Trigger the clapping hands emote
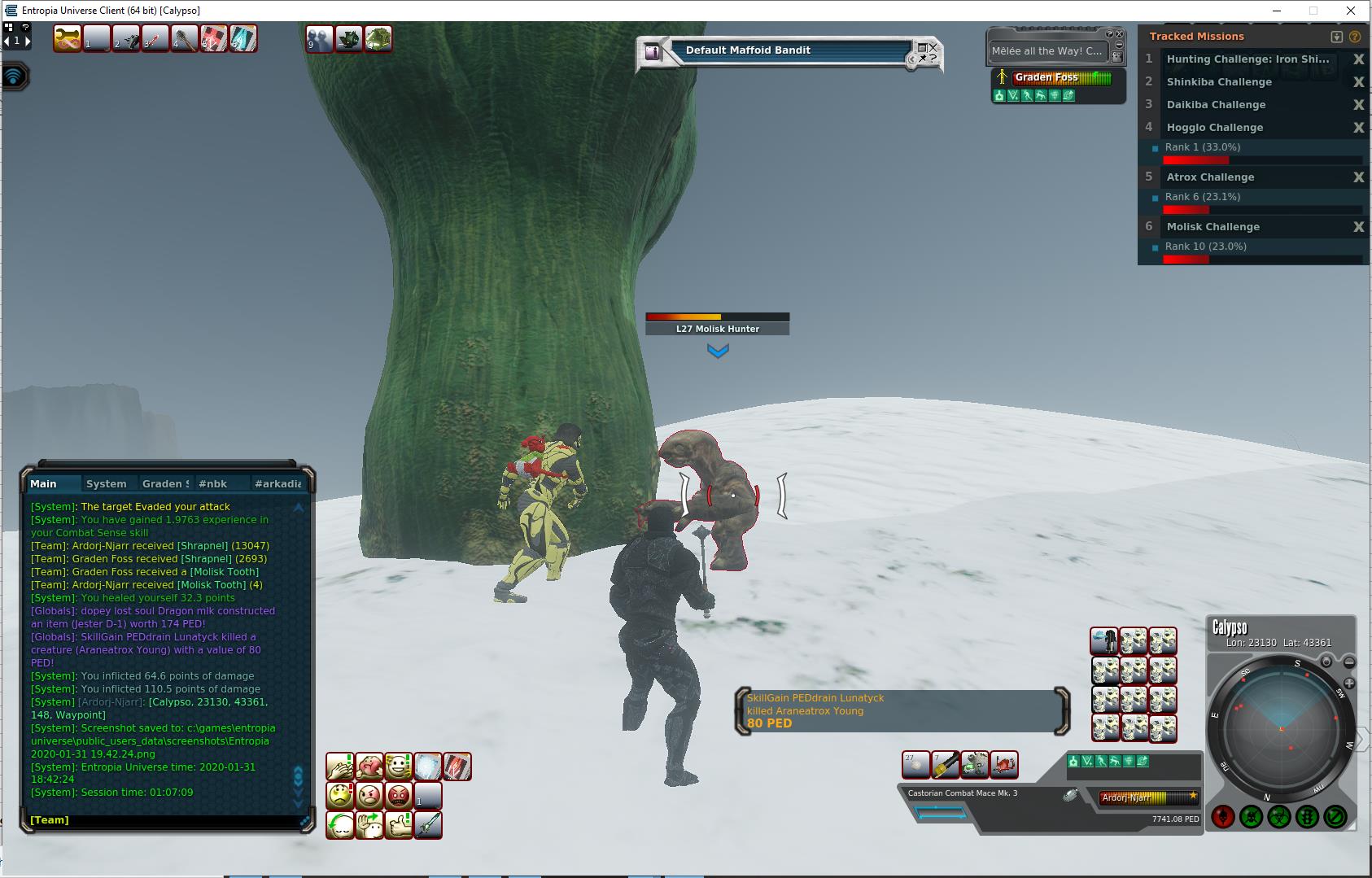 pos(340,767)
